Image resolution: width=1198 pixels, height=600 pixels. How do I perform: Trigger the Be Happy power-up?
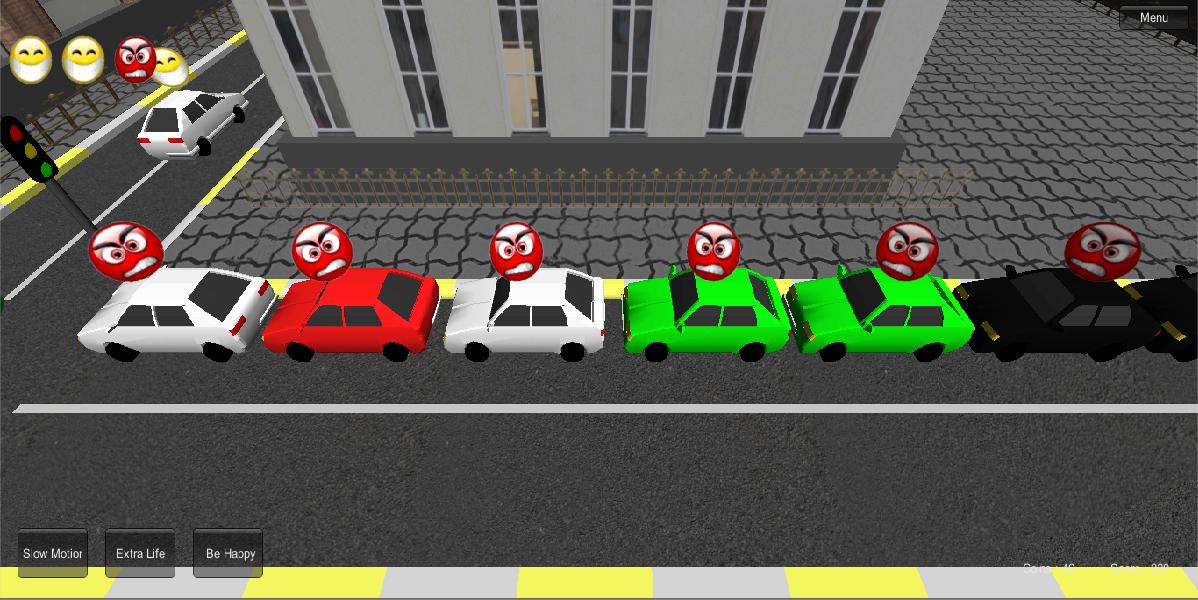(x=228, y=553)
